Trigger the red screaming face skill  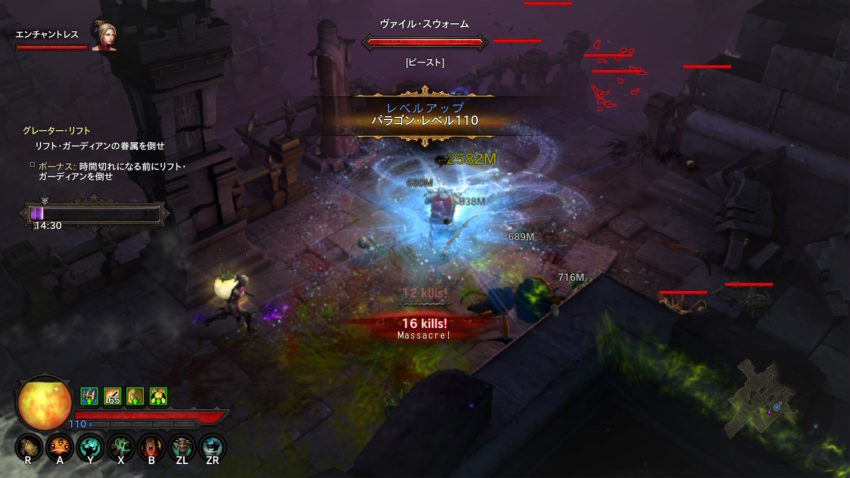click(151, 447)
